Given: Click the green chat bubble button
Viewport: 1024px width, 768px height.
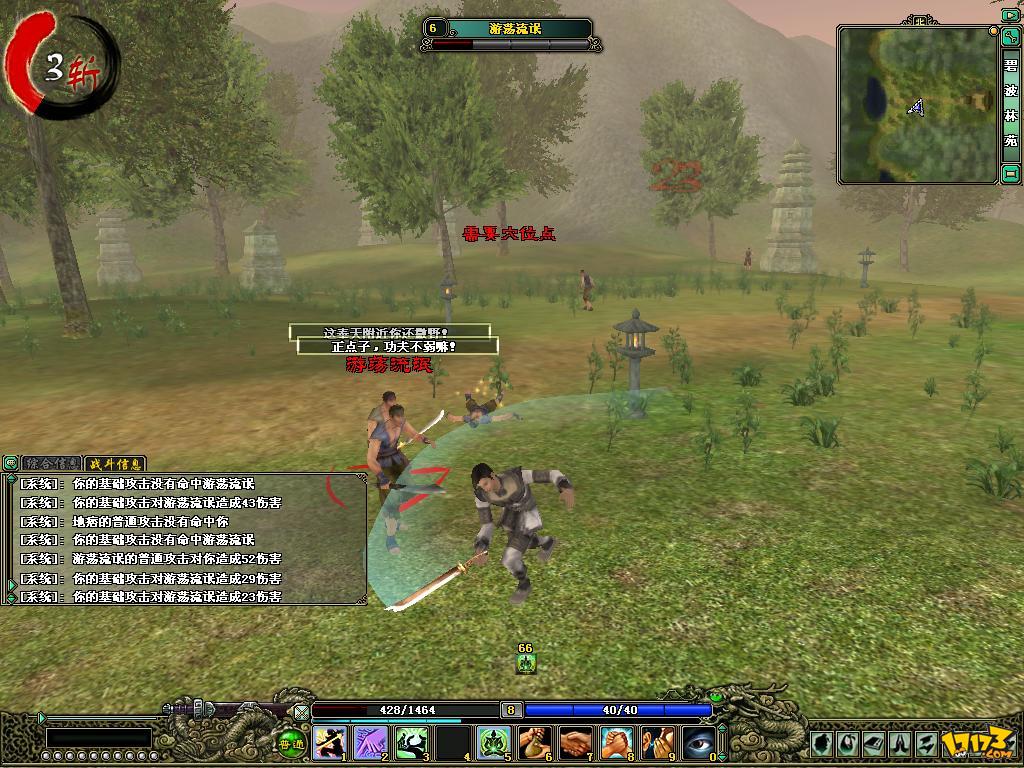Looking at the screenshot, I should [x=11, y=464].
